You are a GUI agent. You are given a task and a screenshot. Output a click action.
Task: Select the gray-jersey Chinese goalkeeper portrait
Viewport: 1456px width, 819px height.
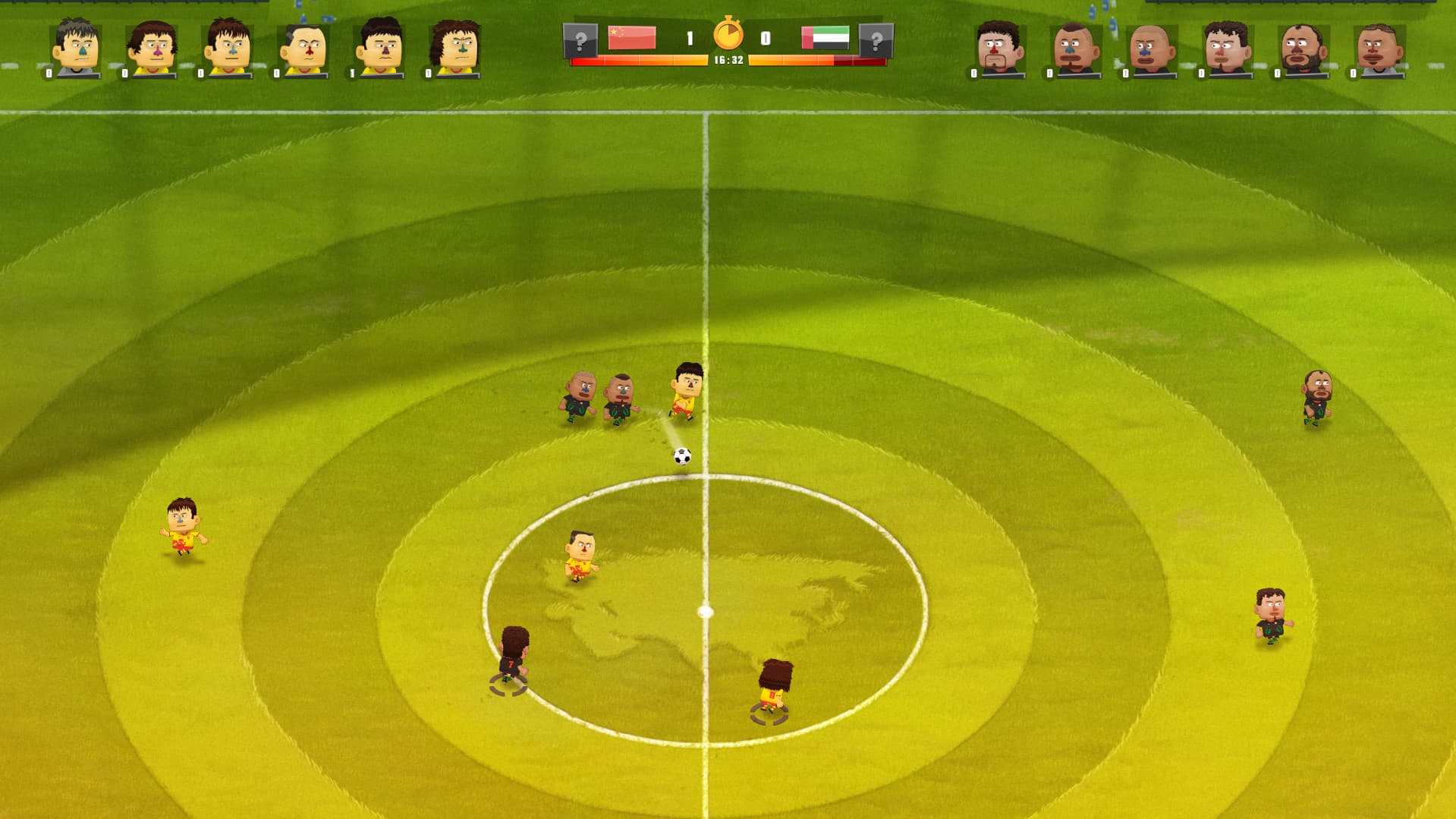click(x=74, y=47)
